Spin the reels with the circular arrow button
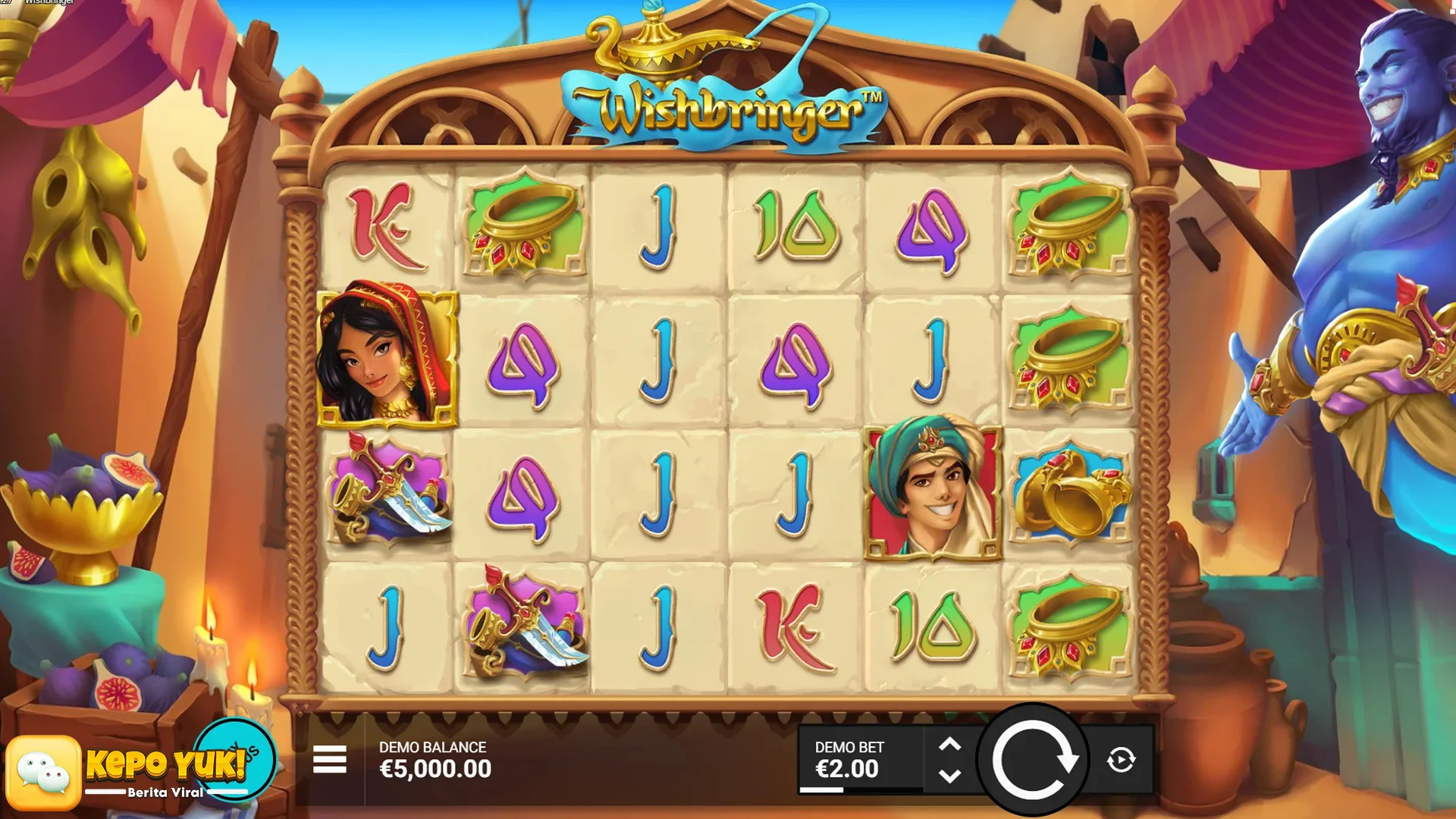 (1032, 760)
